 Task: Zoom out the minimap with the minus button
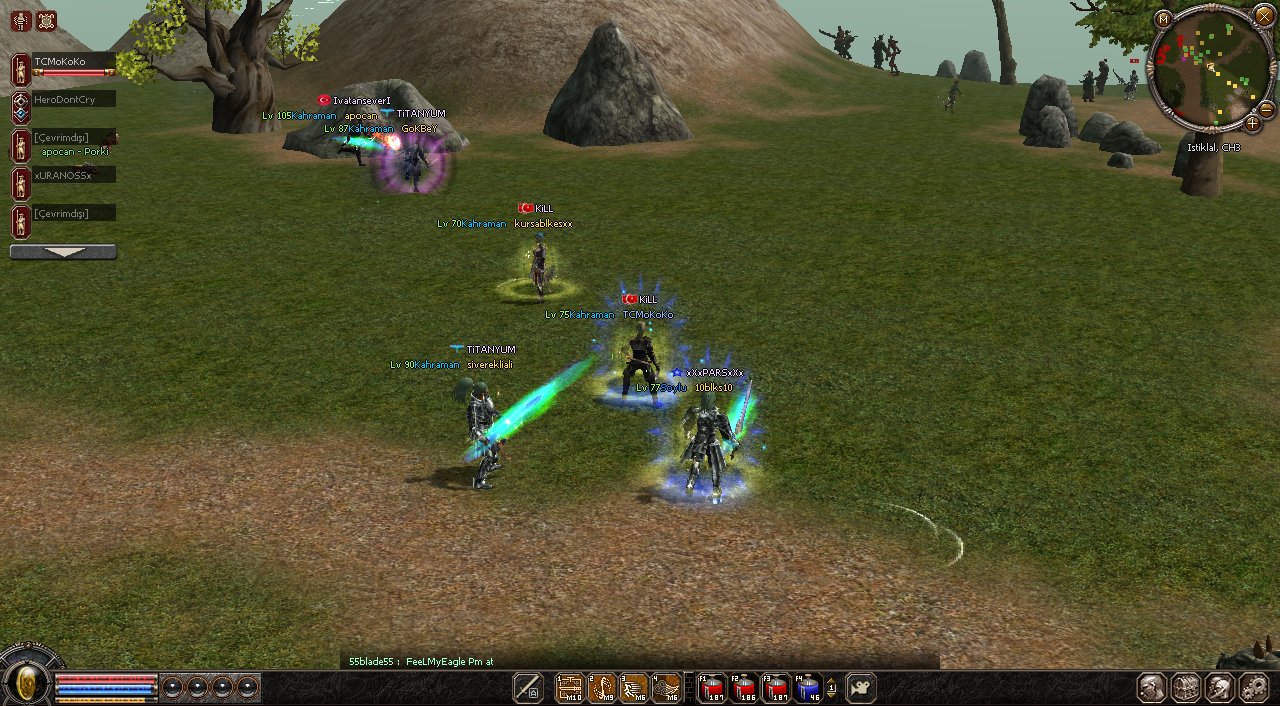(1266, 109)
